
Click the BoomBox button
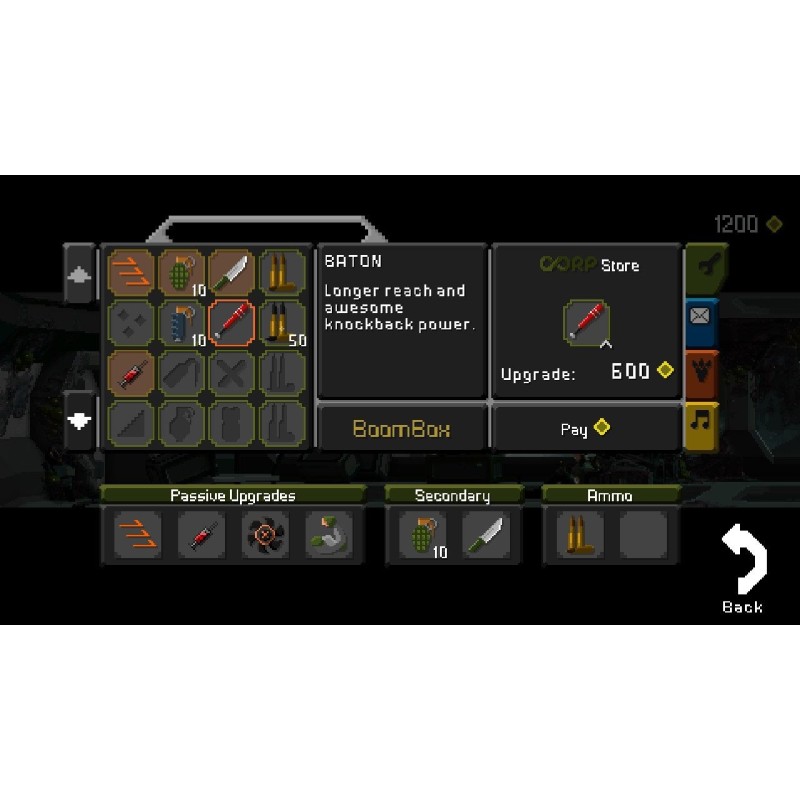[402, 429]
